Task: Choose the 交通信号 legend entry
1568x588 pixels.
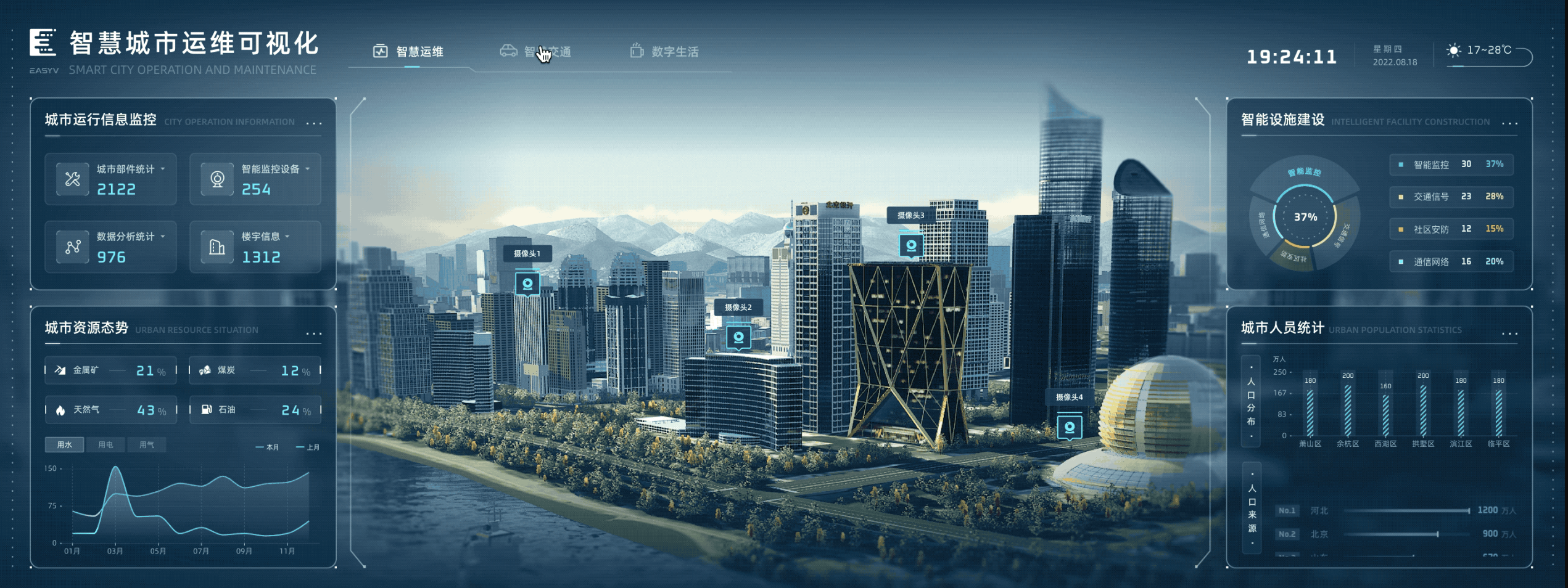Action: (x=1451, y=197)
